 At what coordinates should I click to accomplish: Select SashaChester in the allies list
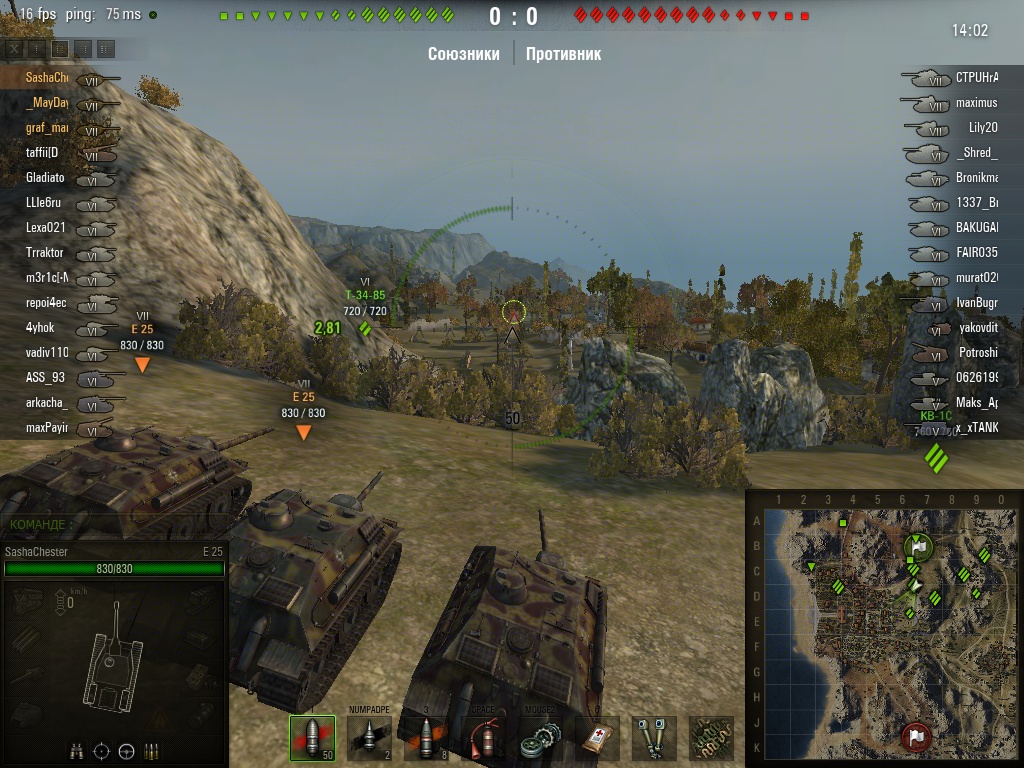click(x=47, y=78)
